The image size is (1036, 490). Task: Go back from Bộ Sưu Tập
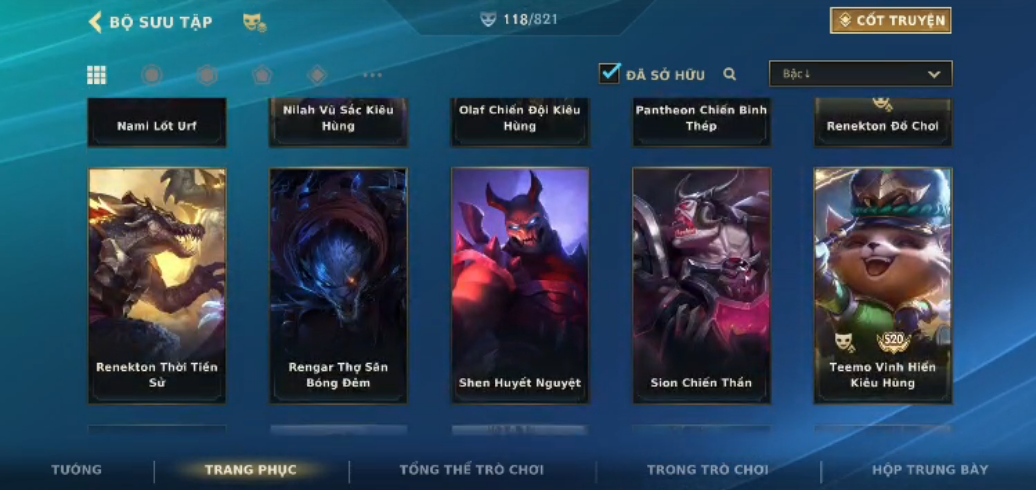point(96,22)
